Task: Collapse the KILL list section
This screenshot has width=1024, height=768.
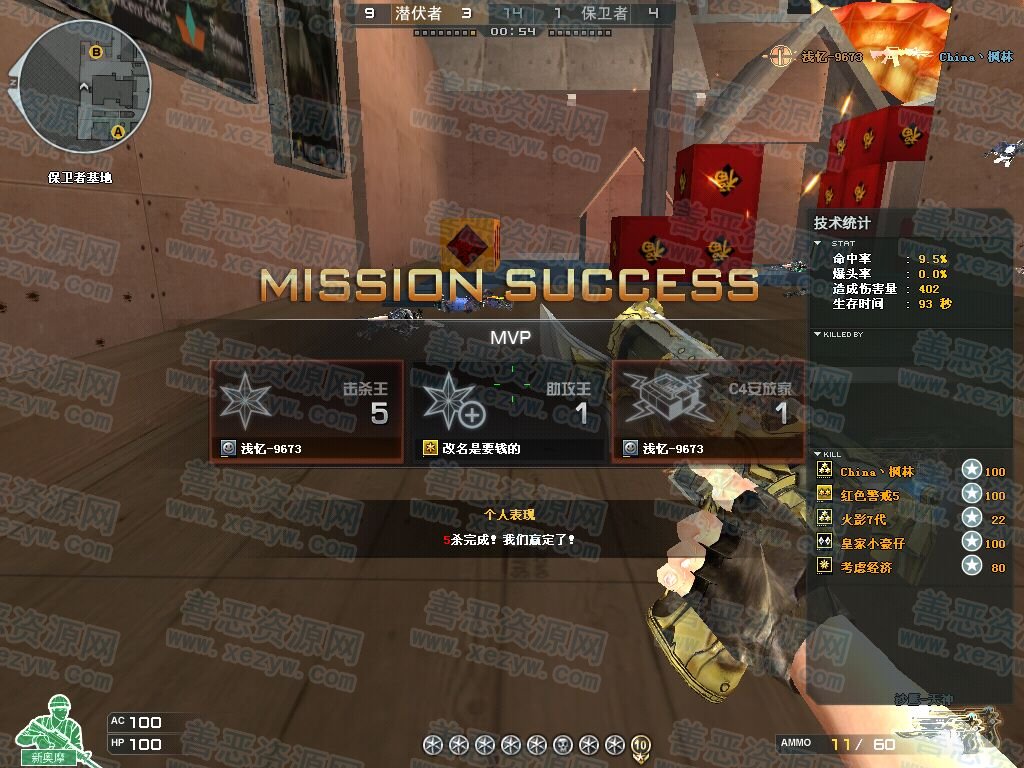Action: coord(818,454)
